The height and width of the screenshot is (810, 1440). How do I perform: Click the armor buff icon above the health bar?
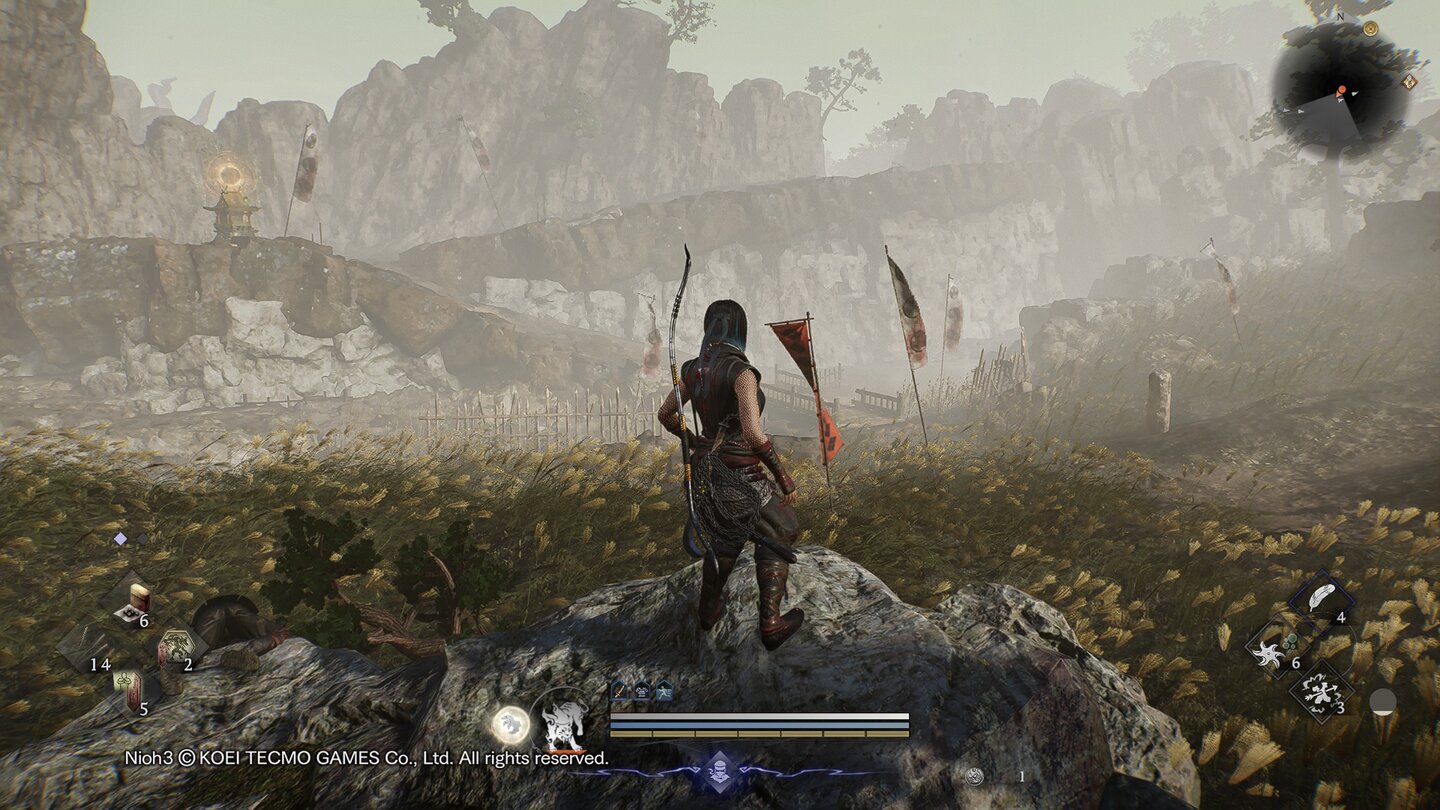tap(641, 691)
